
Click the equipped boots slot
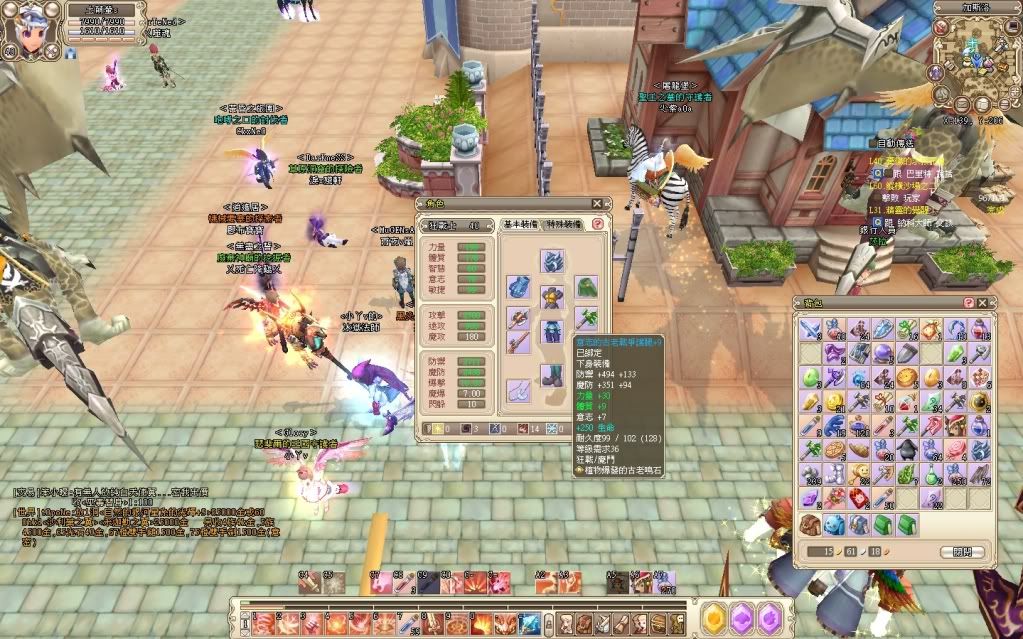tap(553, 375)
